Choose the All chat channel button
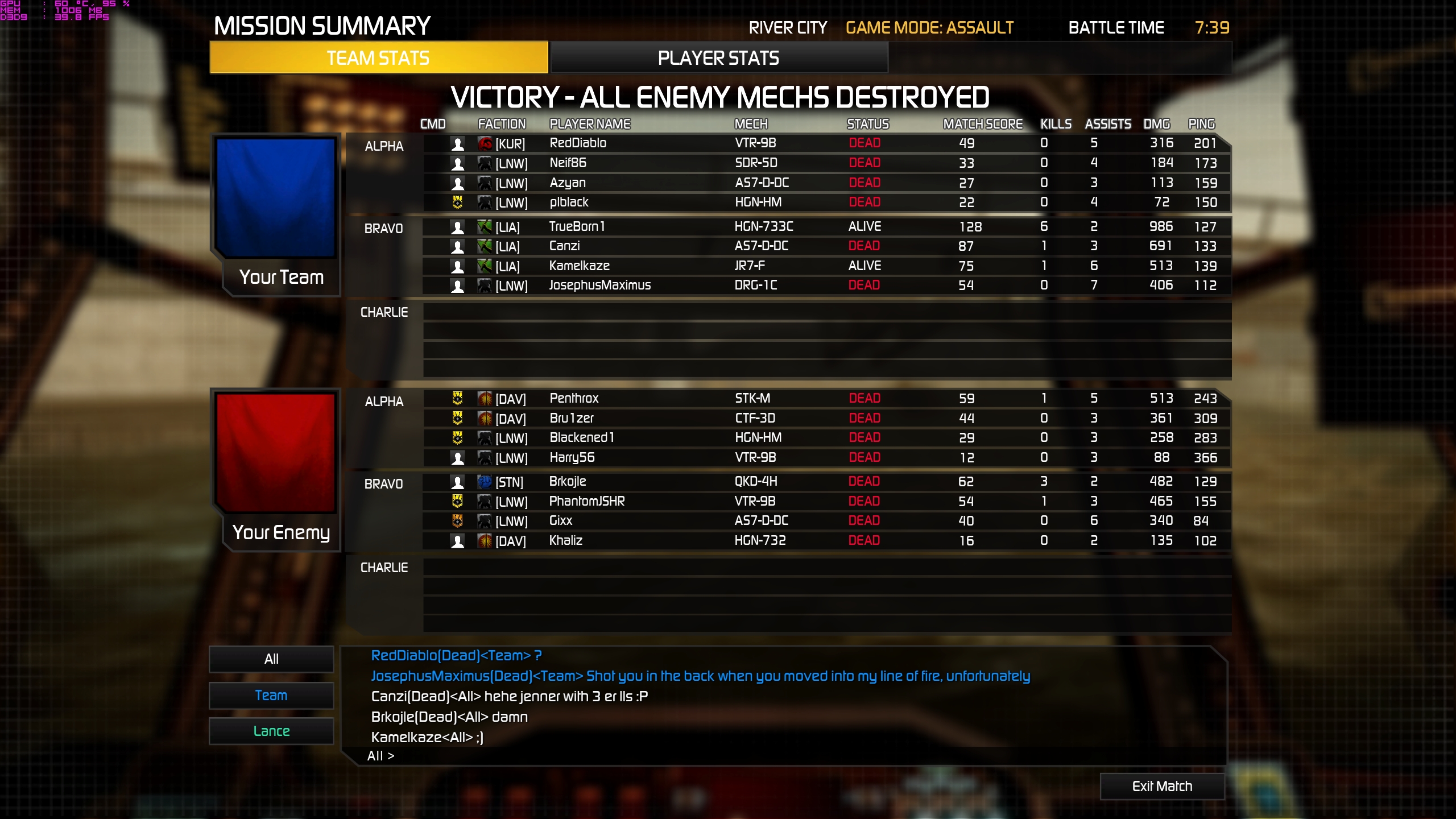 [271, 659]
